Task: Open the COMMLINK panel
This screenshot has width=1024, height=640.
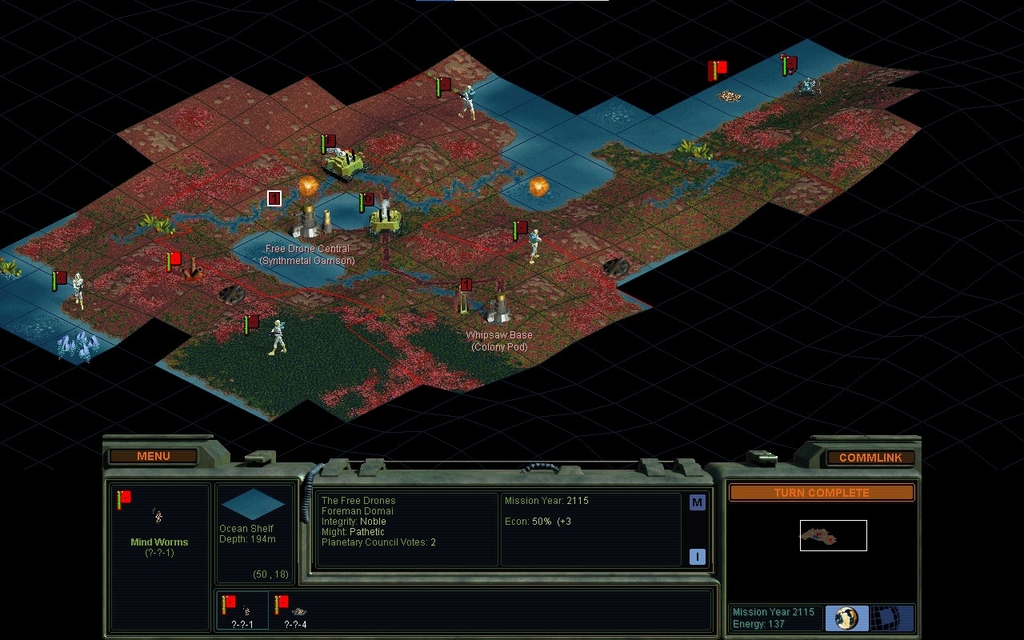Action: pos(870,457)
